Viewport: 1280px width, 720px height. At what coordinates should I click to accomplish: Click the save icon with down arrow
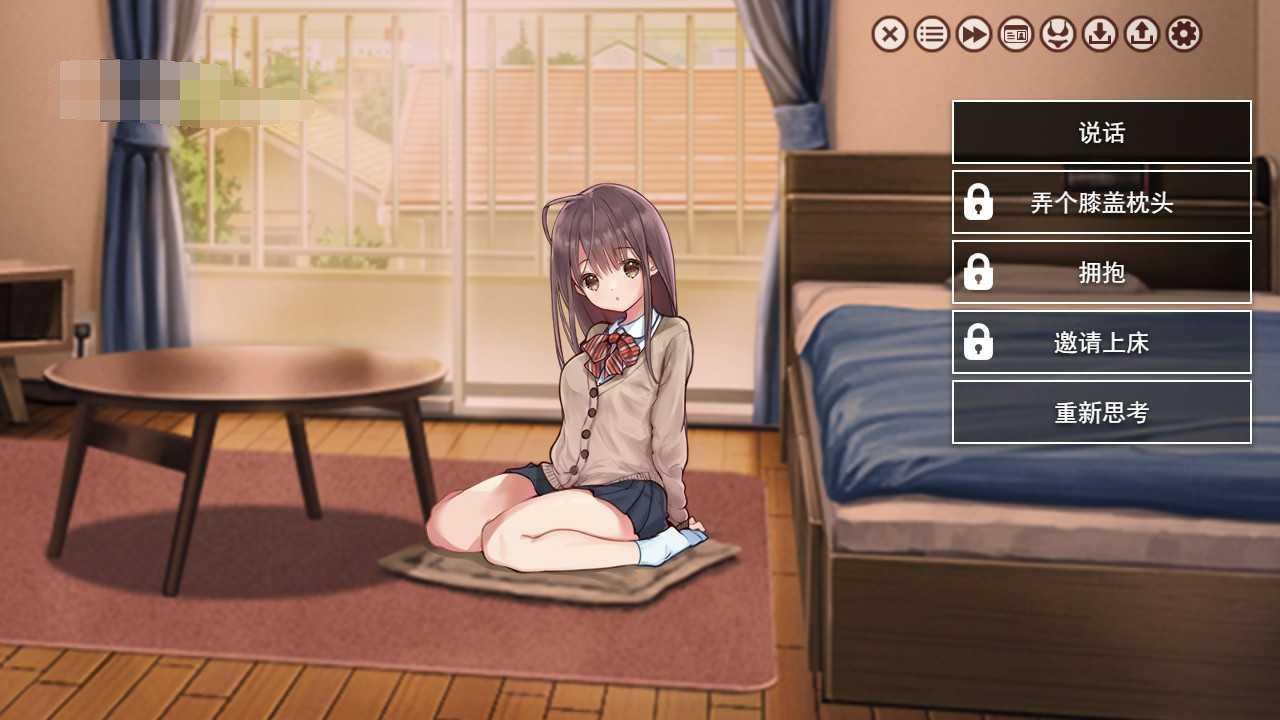point(1099,35)
